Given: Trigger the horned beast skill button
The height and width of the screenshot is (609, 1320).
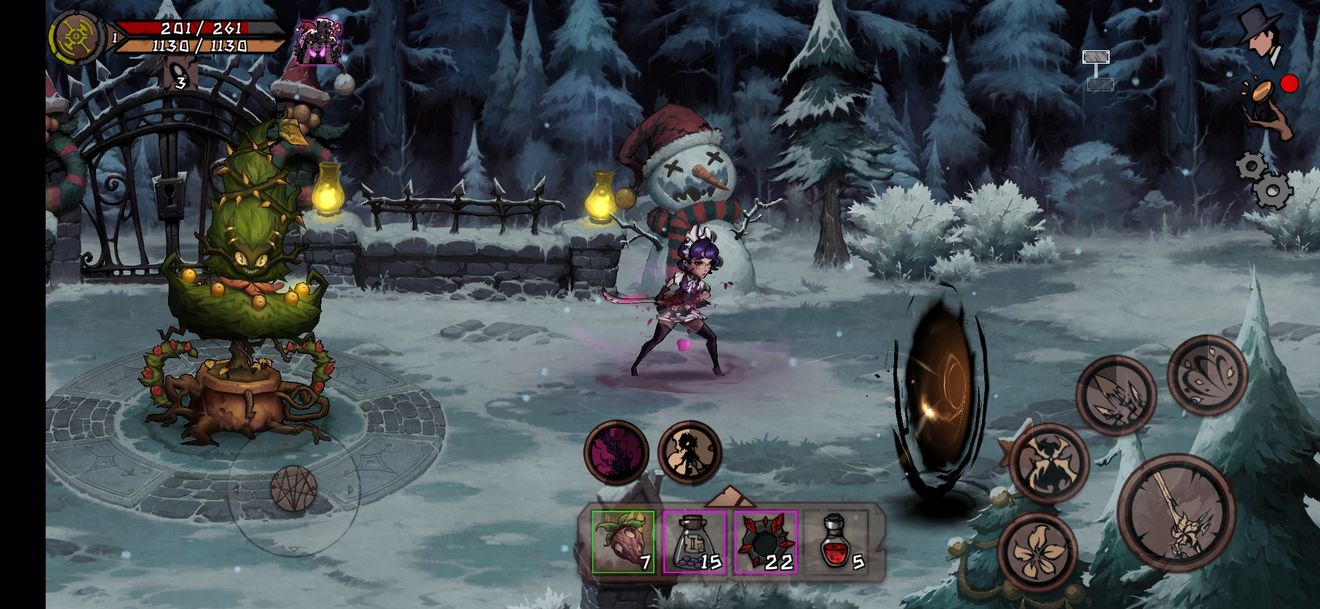Looking at the screenshot, I should (x=1048, y=463).
